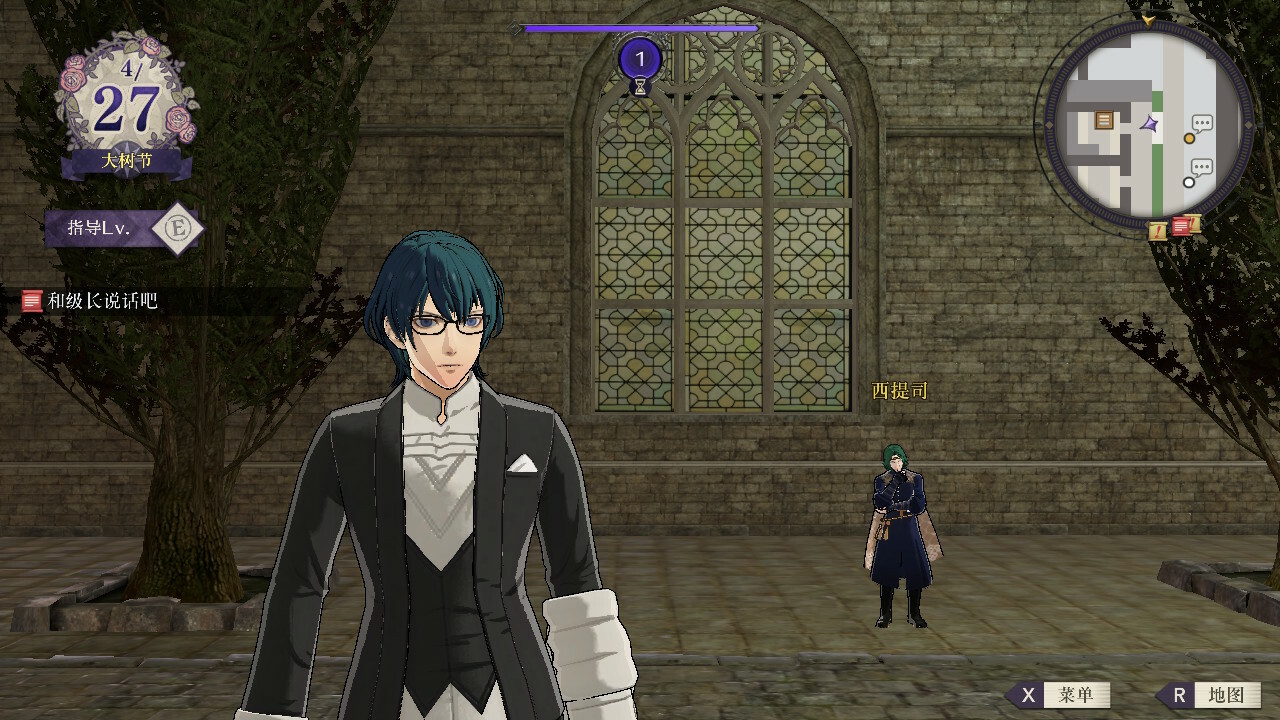Click the 4/27 大树节 calendar date emblem
Viewport: 1280px width, 720px height.
coord(124,112)
